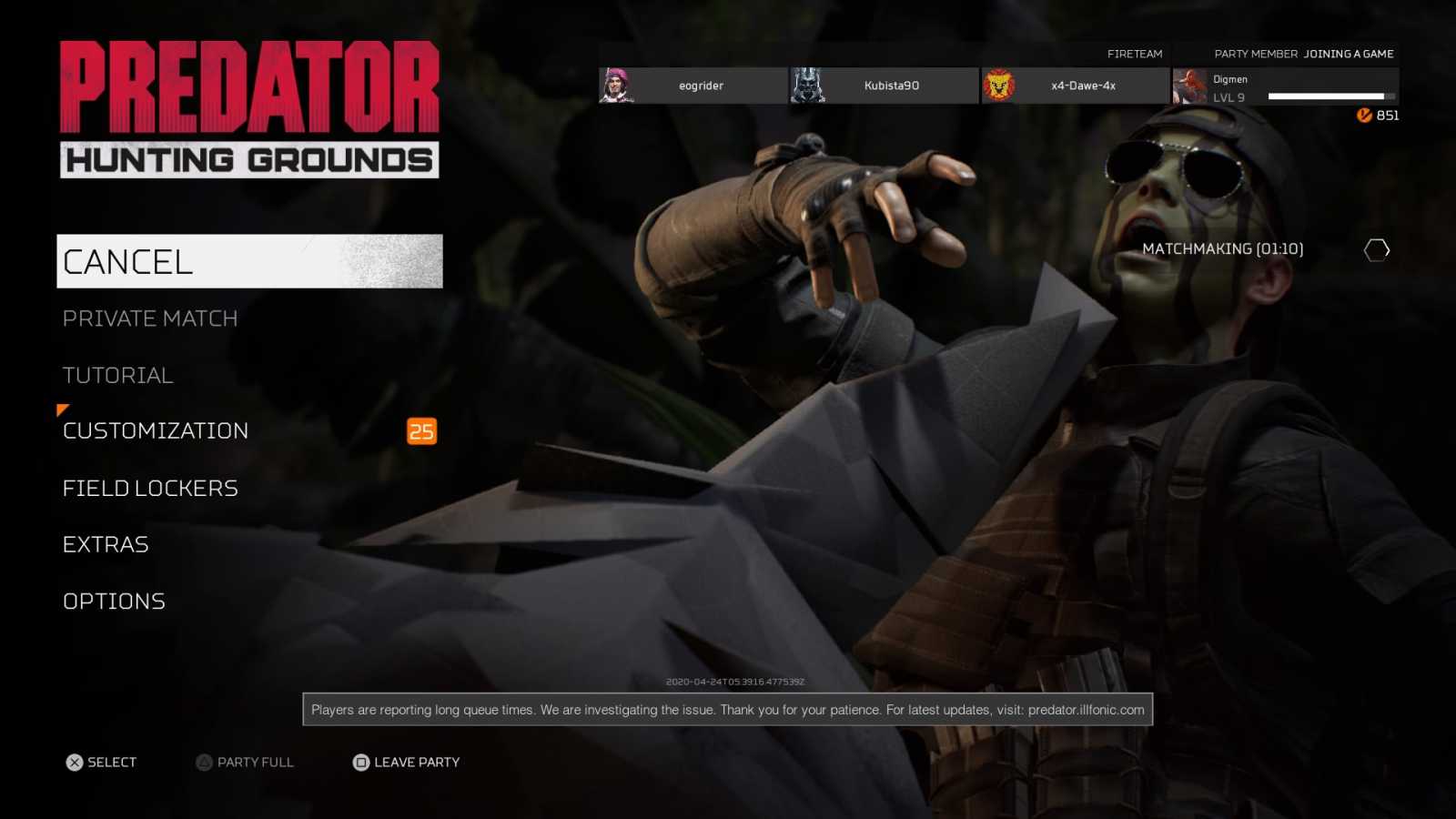Open the Field Lockers menu entry
Viewport: 1456px width, 819px height.
150,488
